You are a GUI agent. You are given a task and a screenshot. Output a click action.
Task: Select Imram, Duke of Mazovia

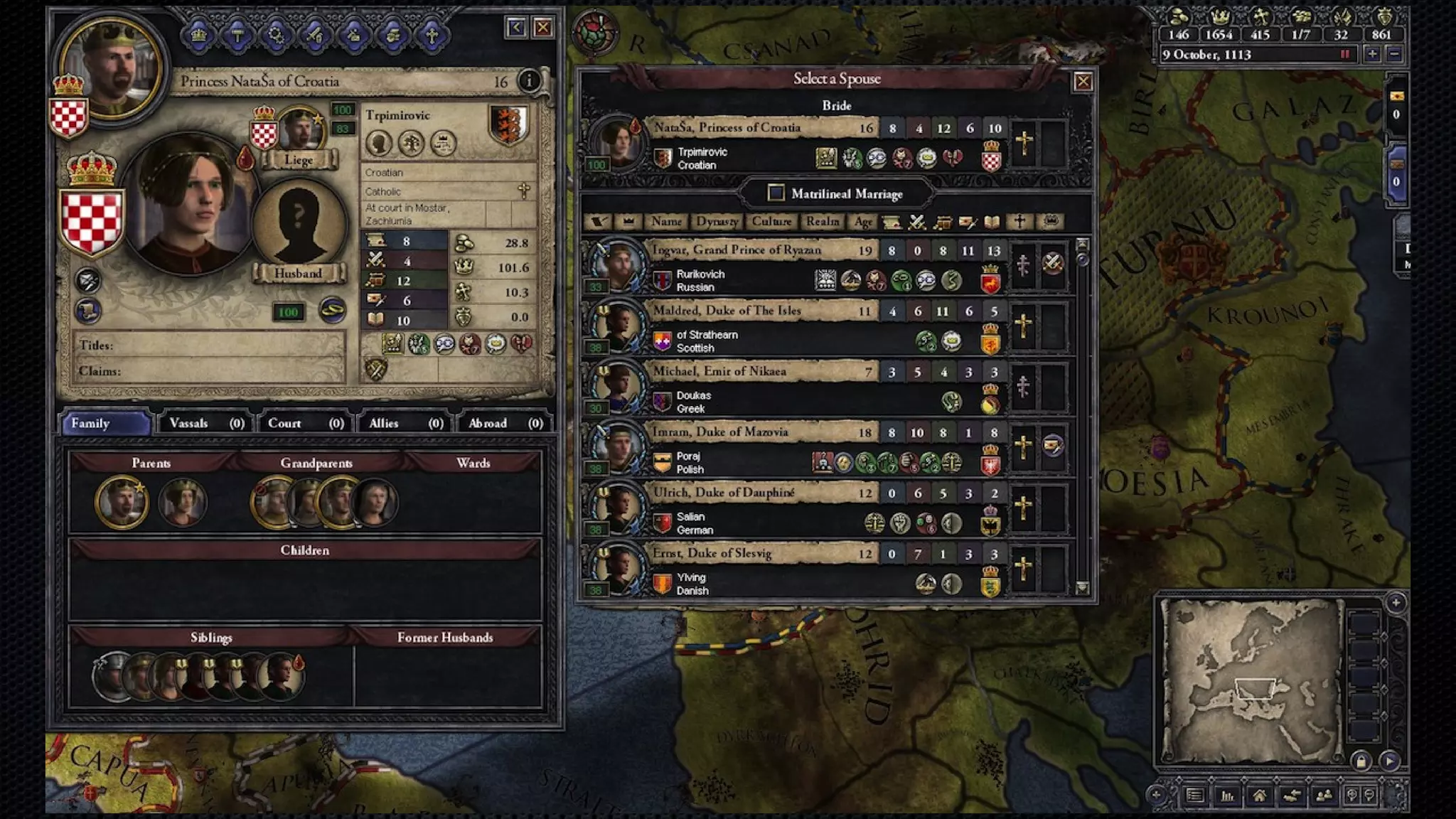coord(720,432)
